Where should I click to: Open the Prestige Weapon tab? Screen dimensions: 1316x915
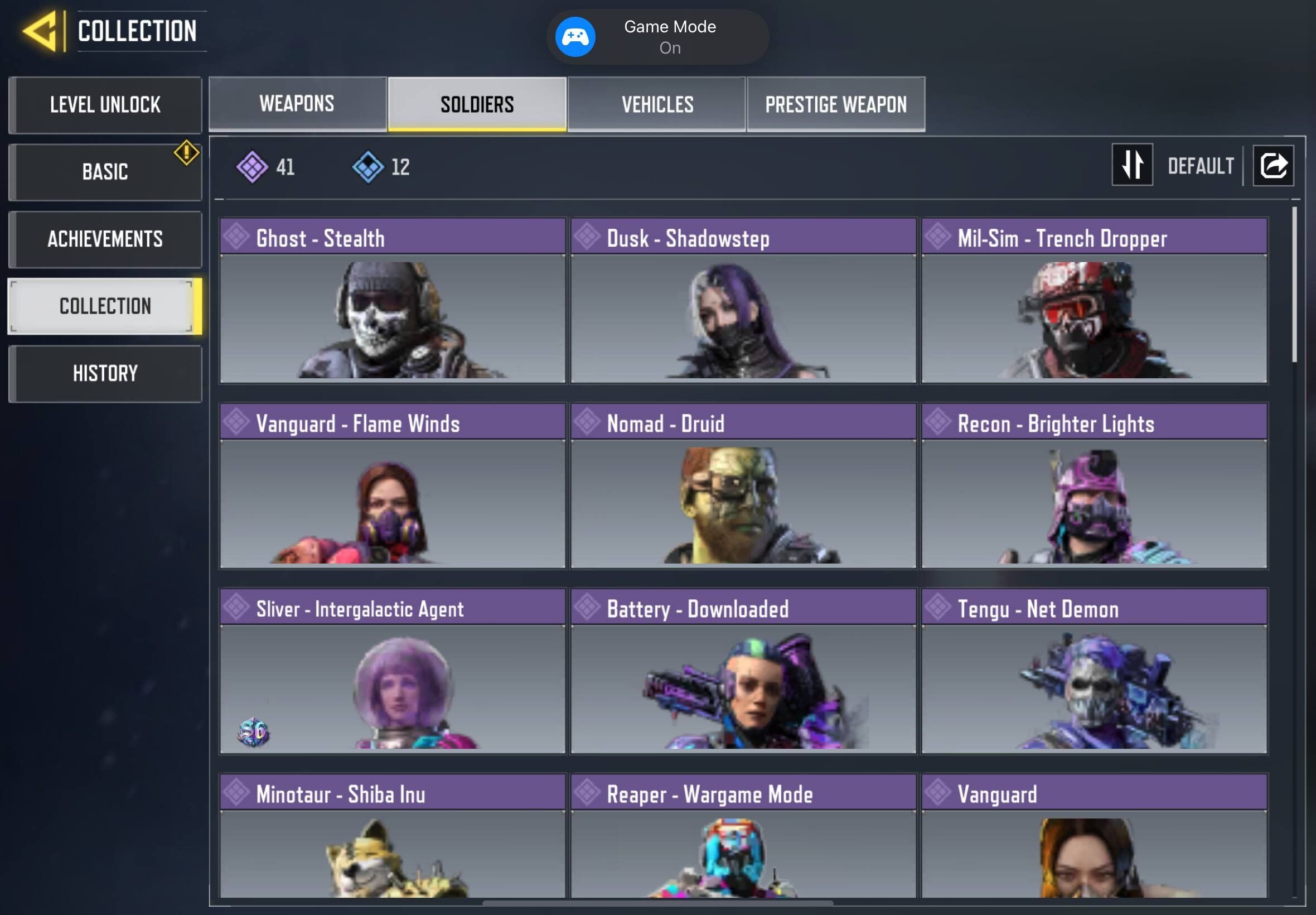(x=836, y=104)
